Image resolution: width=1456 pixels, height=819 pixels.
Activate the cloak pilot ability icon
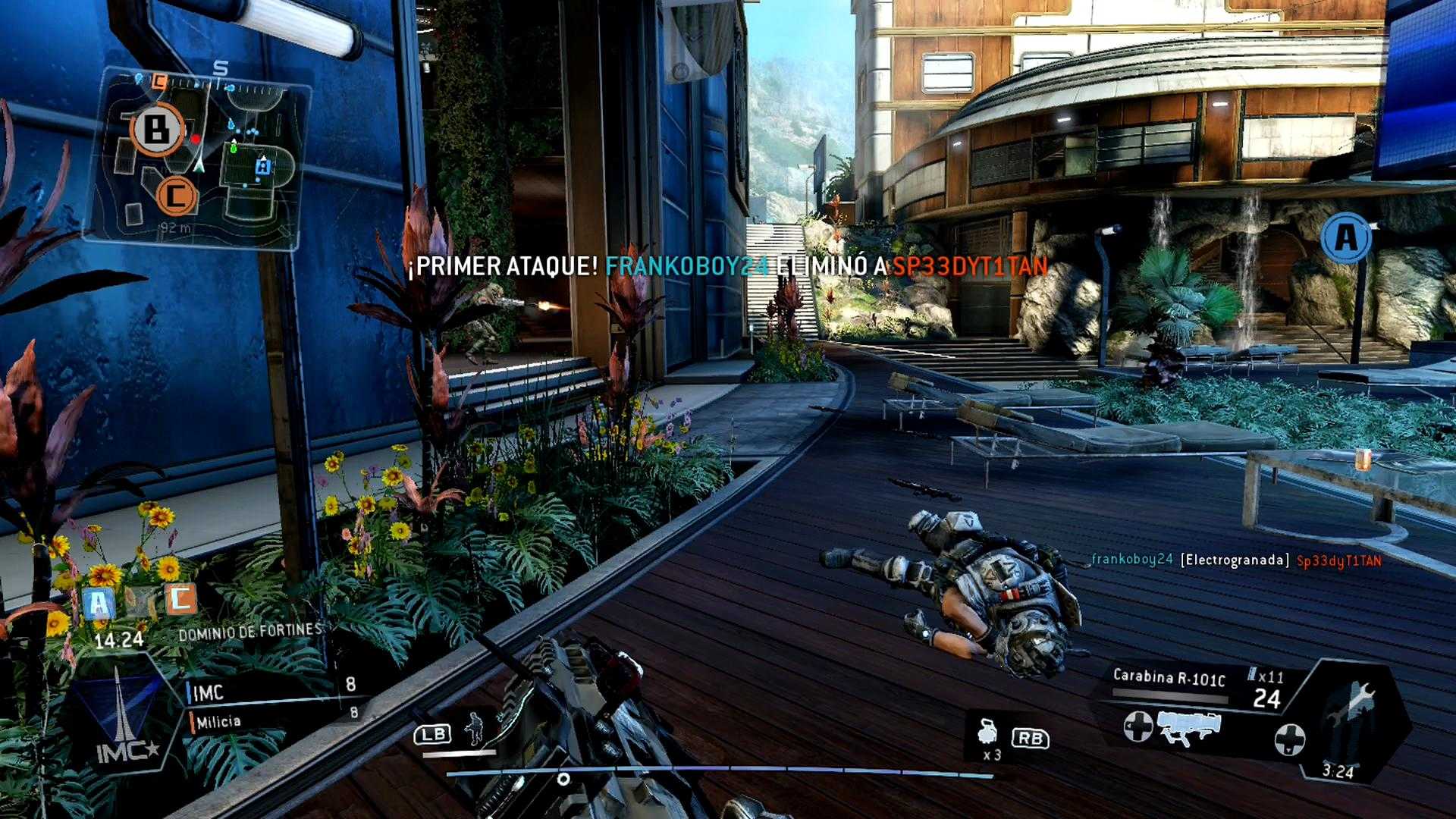coord(475,728)
